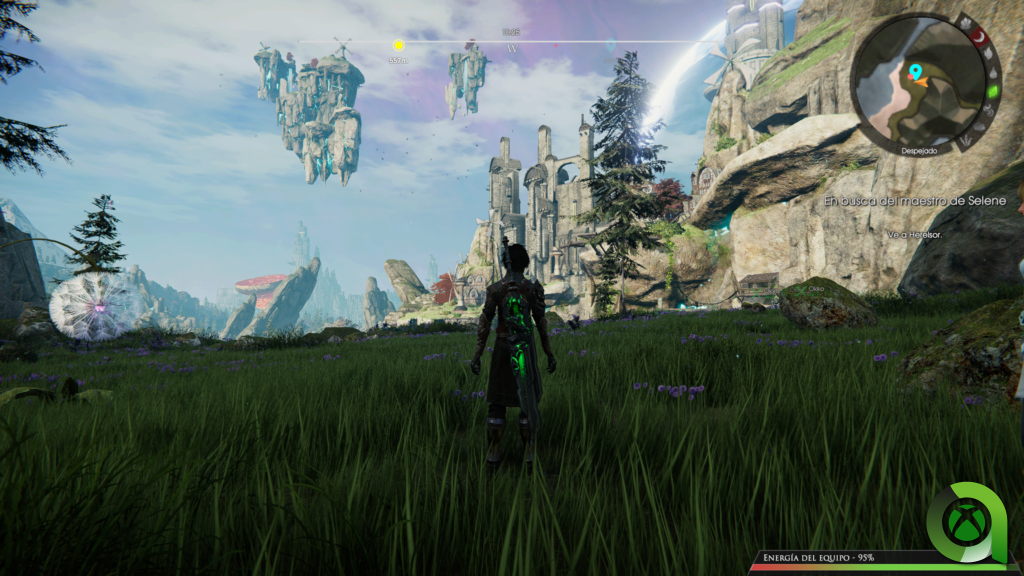Select the green leaf icon beside minimap
Viewport: 1024px width, 576px height.
pos(993,91)
